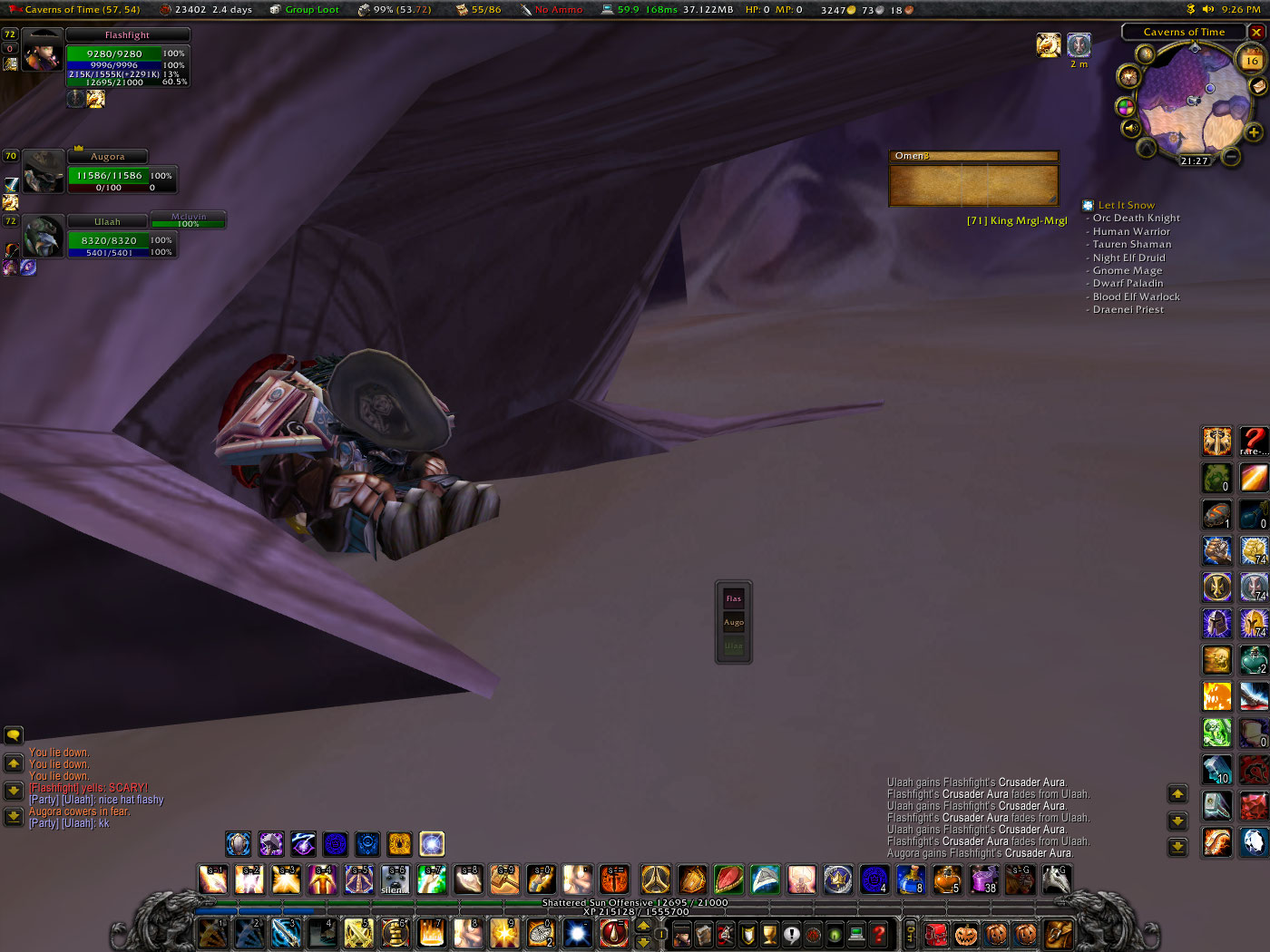Jump combat log to bottom
This screenshot has height=952, width=1270.
pos(1177,846)
